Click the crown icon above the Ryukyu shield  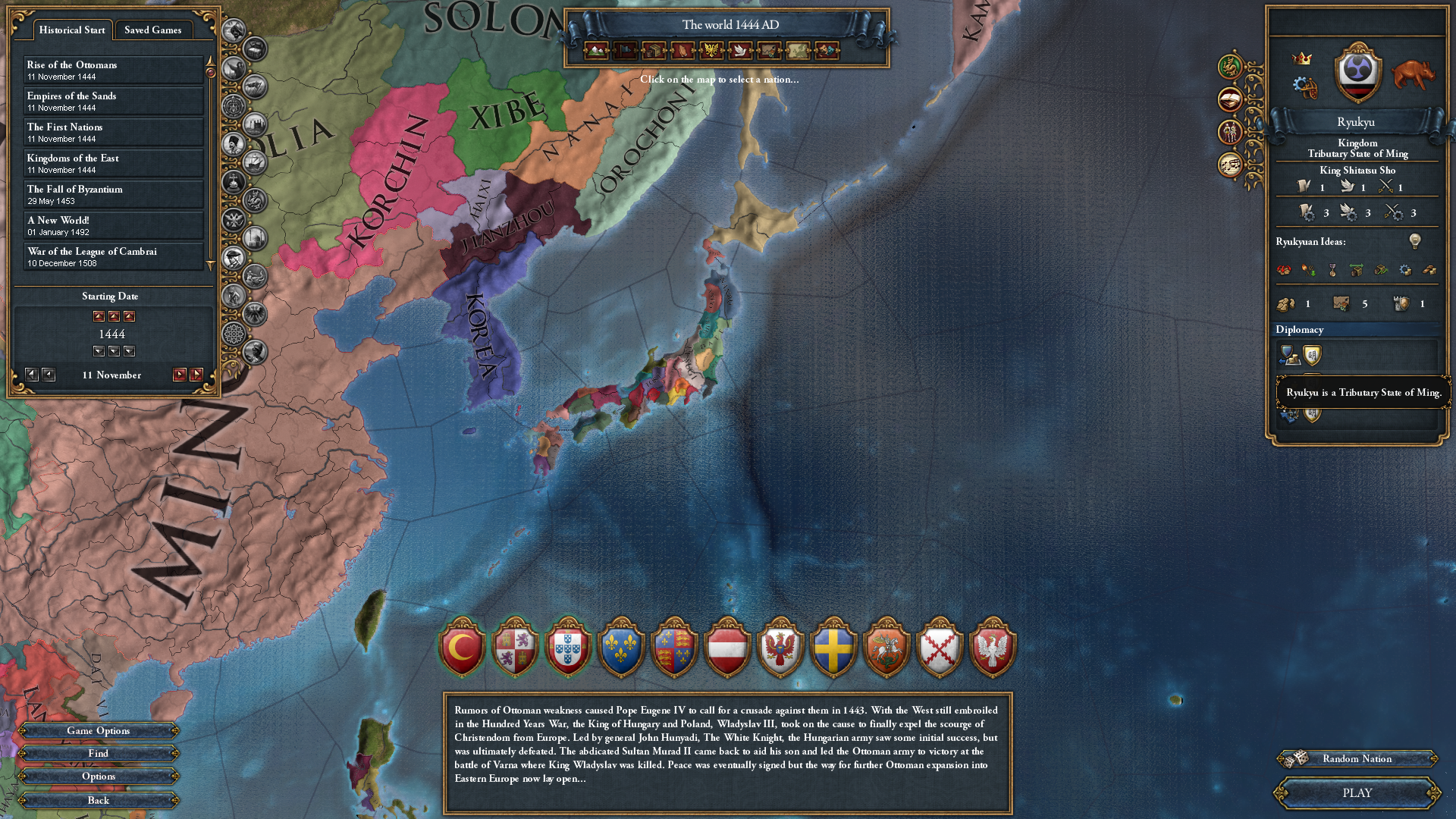1301,58
